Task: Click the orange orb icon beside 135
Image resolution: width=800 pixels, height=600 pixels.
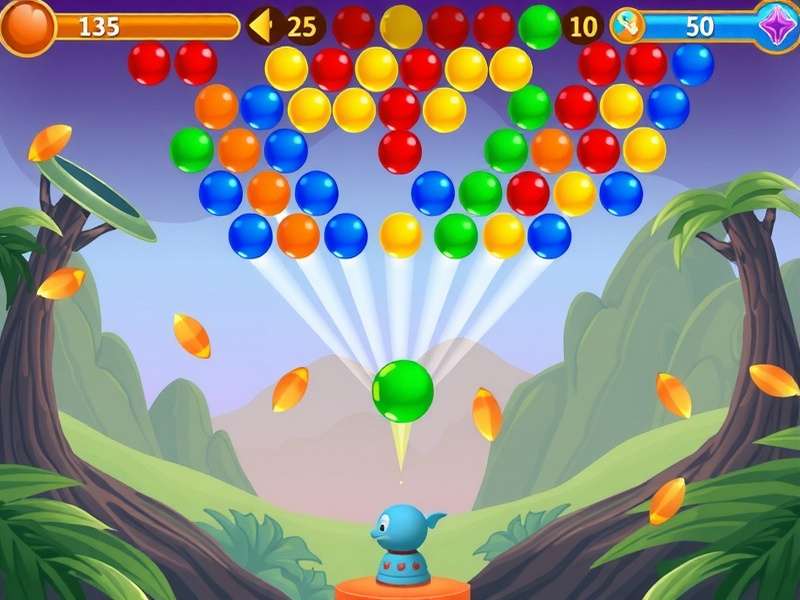Action: tap(27, 26)
